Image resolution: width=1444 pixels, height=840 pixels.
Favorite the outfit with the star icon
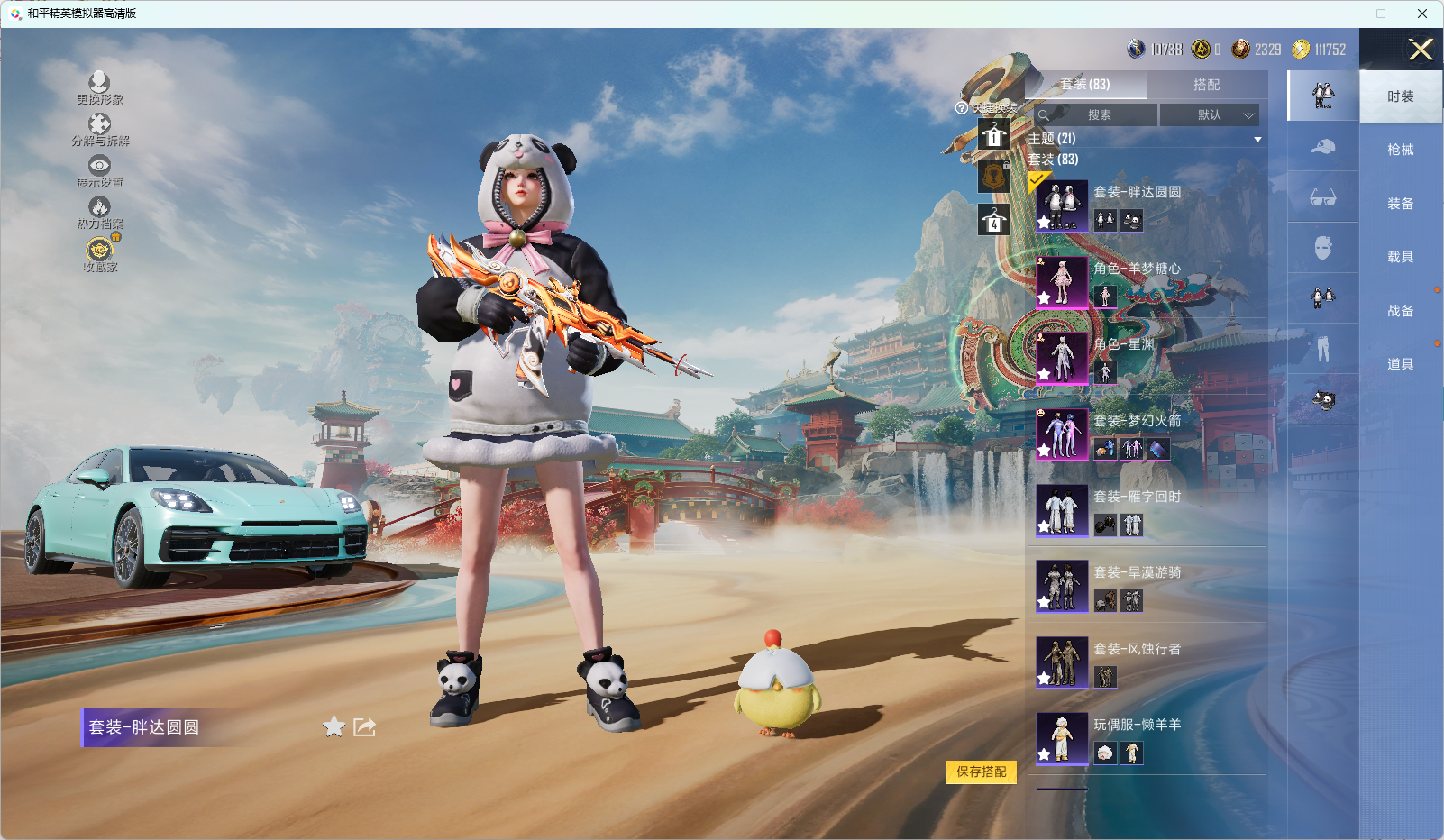tap(334, 726)
